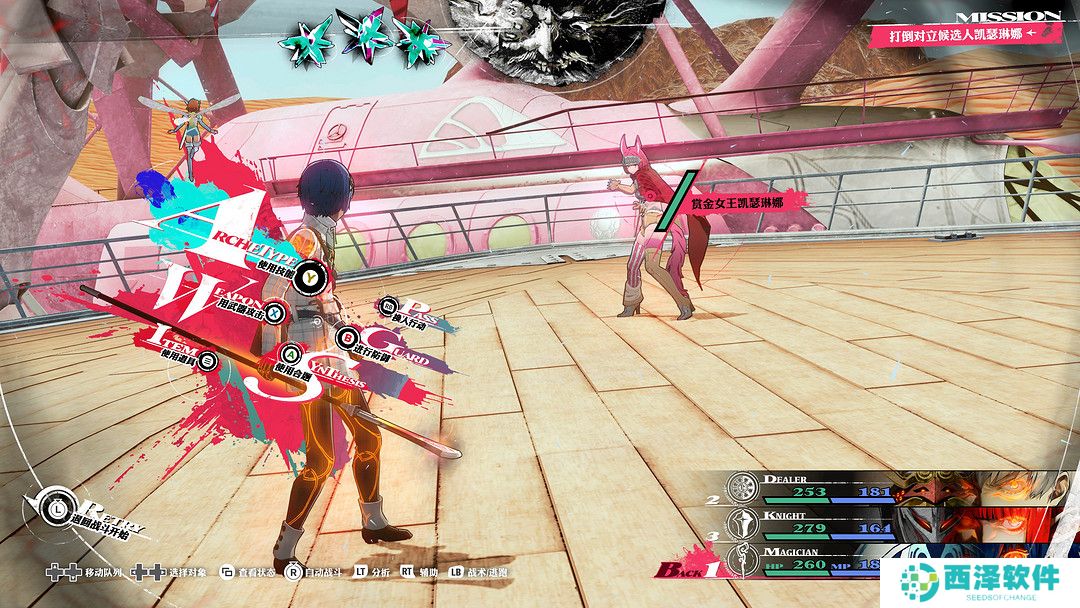1080x608 pixels.
Task: Select the Guard command
Action: (x=347, y=337)
